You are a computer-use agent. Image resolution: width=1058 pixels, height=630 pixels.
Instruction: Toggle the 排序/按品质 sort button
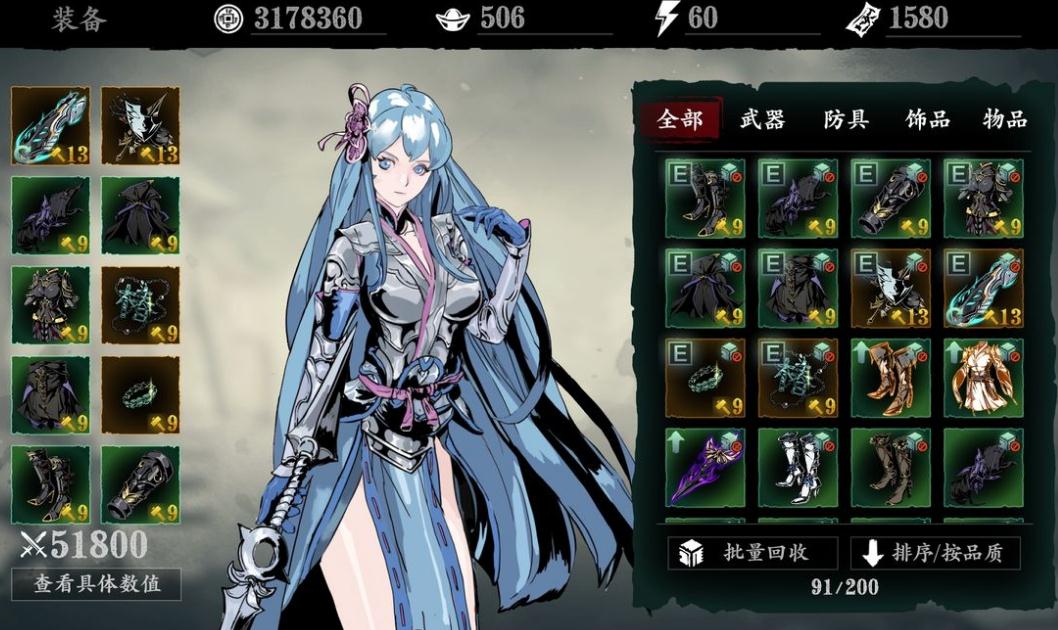[x=935, y=553]
